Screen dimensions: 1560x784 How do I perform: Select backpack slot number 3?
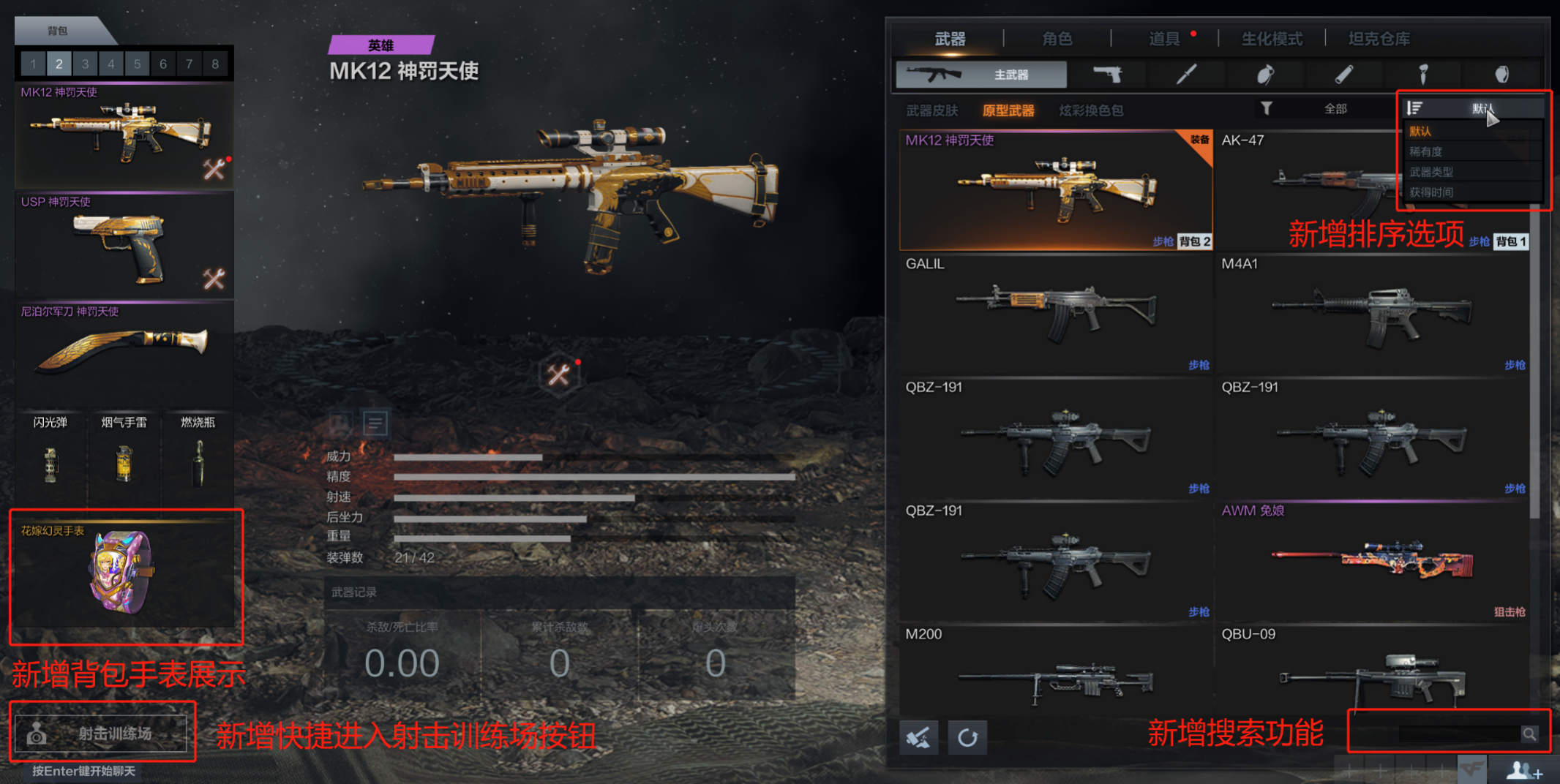[x=85, y=64]
